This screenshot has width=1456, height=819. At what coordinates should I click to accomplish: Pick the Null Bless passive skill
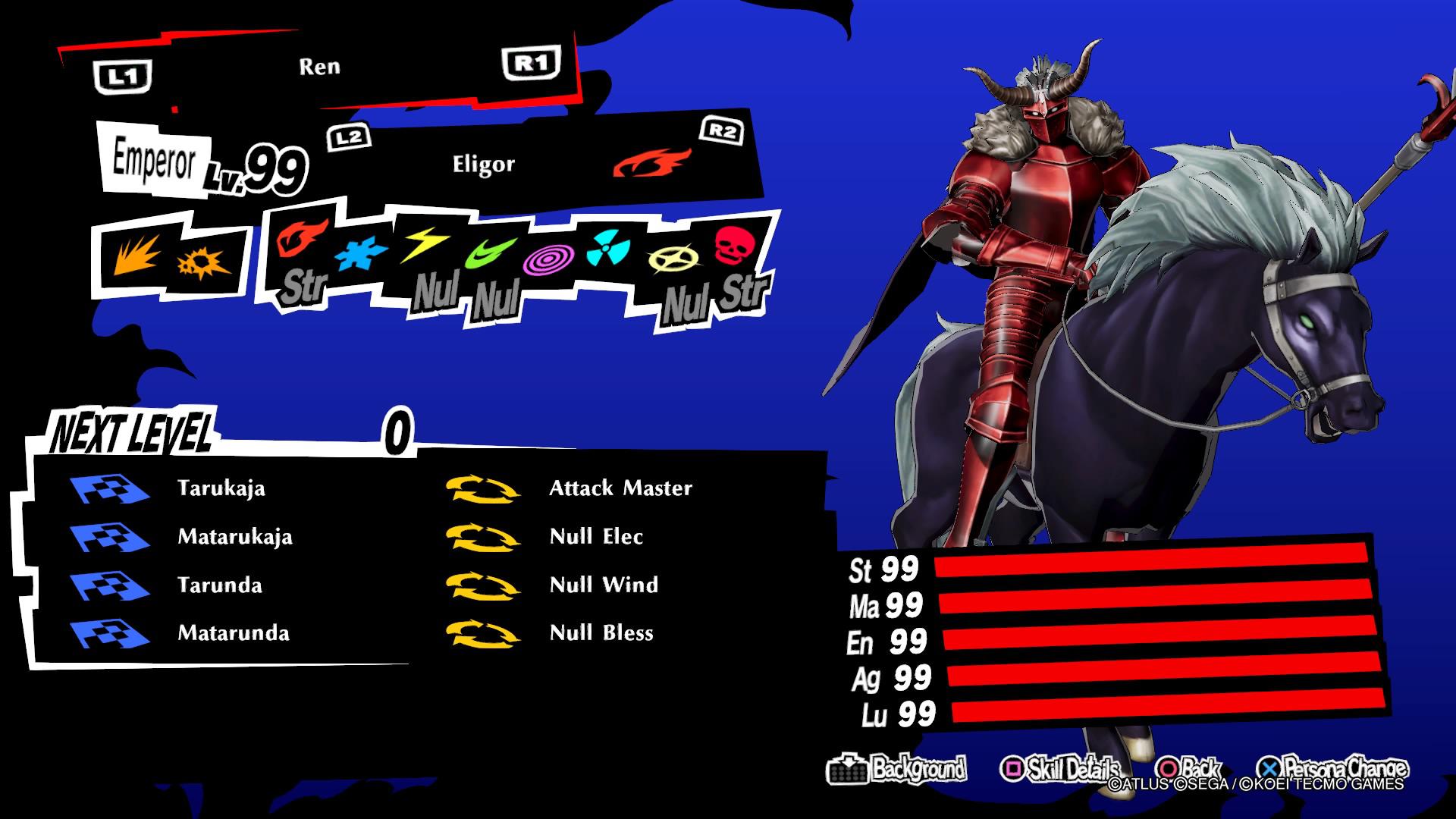pyautogui.click(x=601, y=633)
